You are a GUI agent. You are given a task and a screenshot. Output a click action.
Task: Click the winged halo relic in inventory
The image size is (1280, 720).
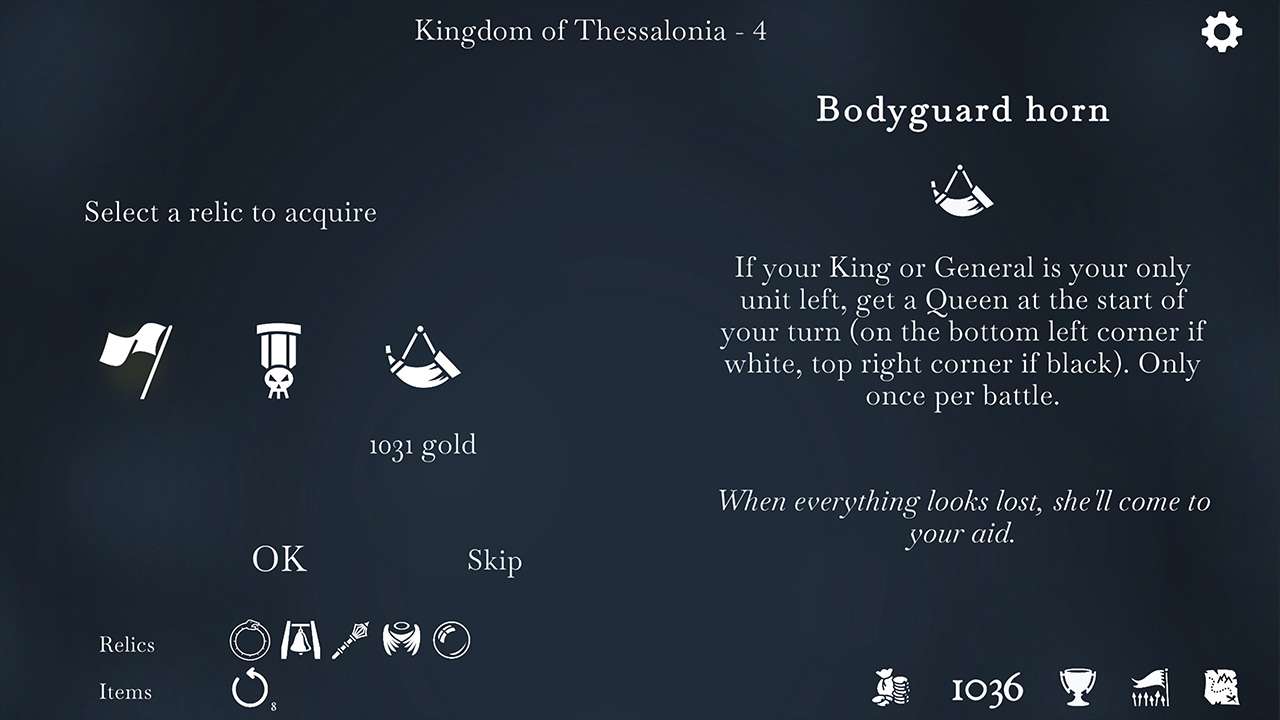tap(400, 641)
